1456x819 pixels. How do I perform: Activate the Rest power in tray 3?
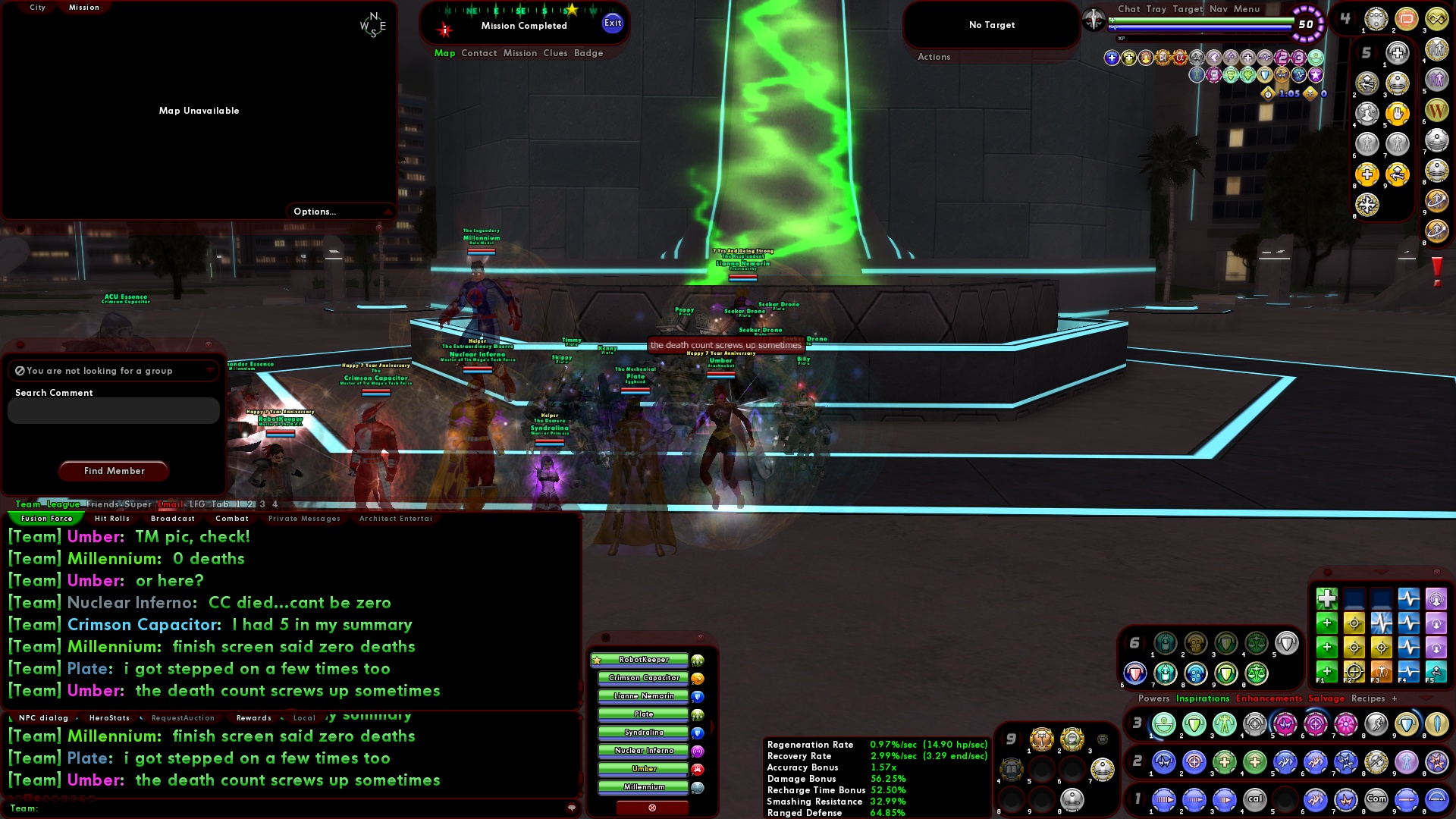[1163, 724]
